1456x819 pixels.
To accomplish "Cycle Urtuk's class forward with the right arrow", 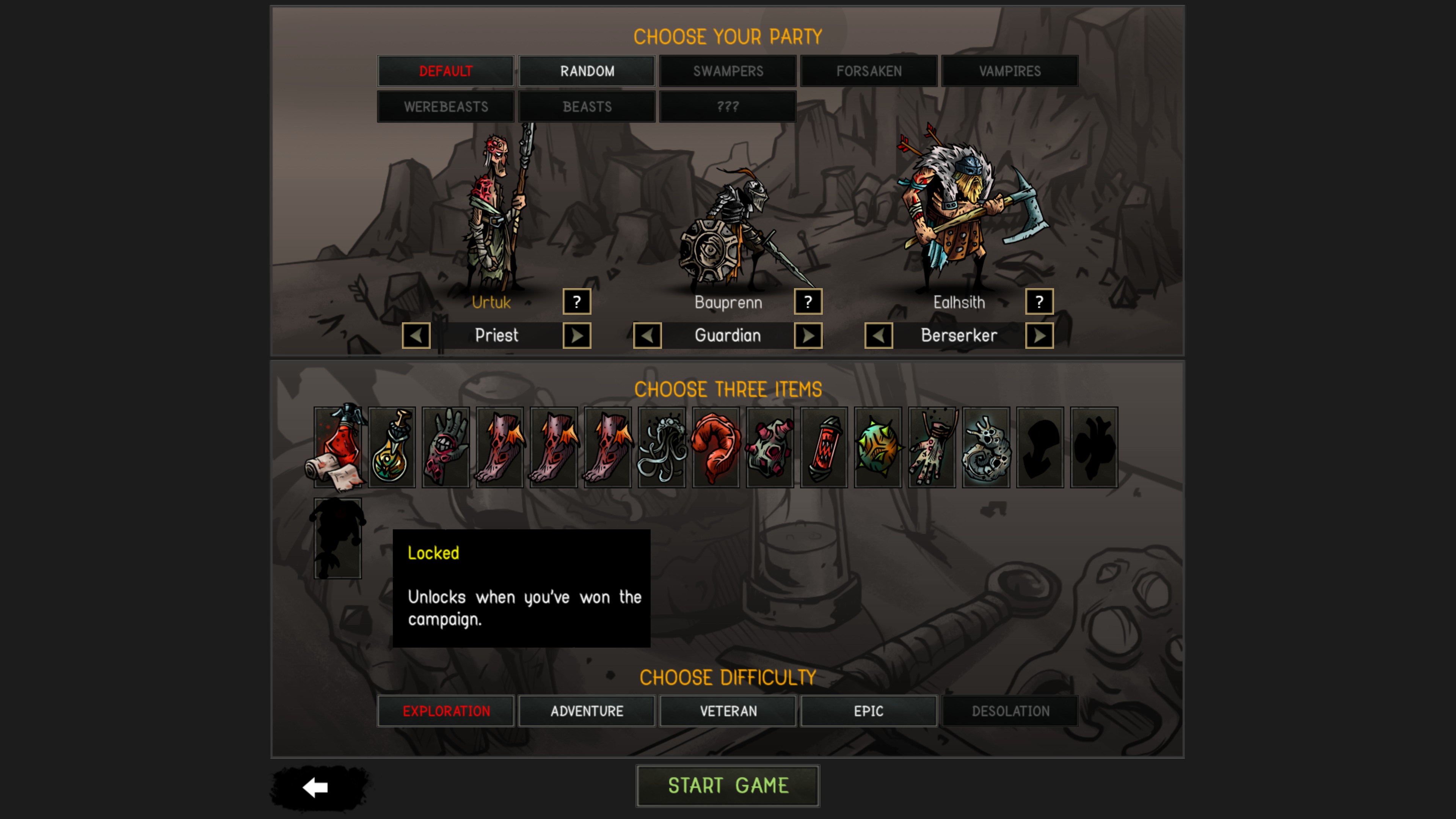I will tap(576, 335).
